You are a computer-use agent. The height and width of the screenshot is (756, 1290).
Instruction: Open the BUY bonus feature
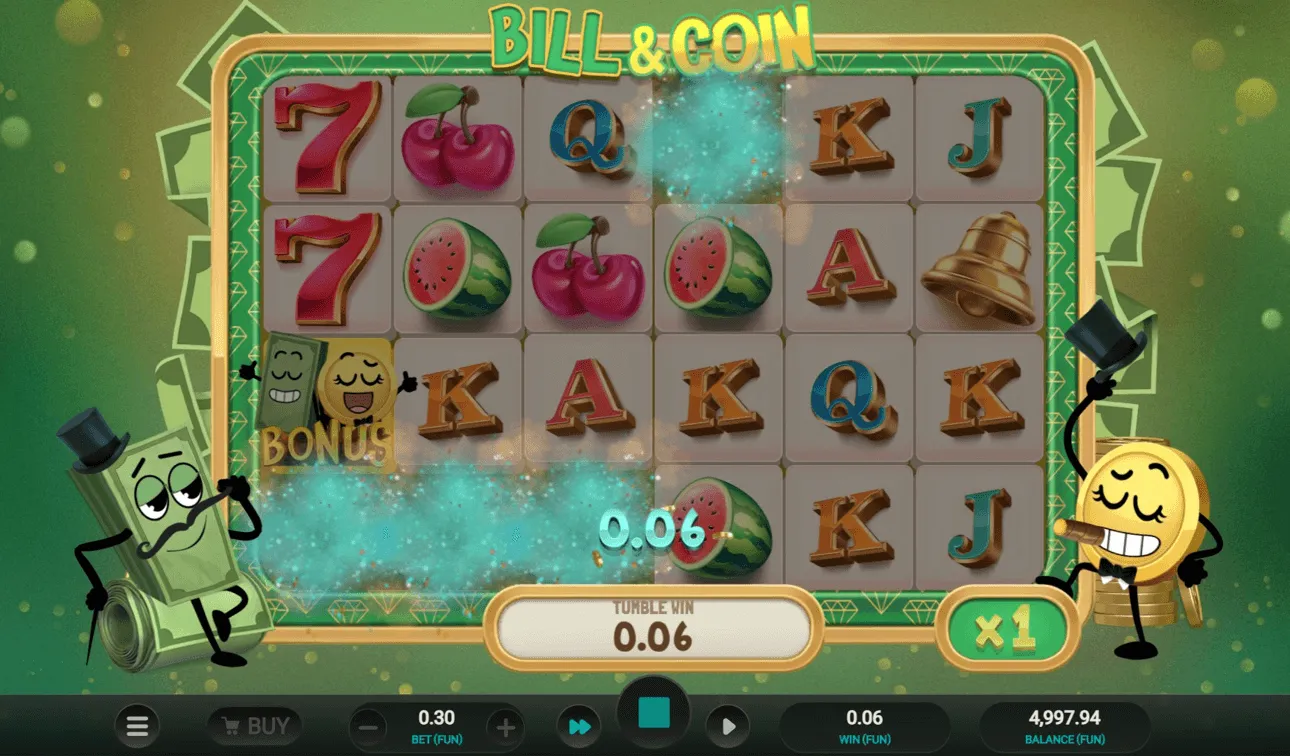coord(254,725)
